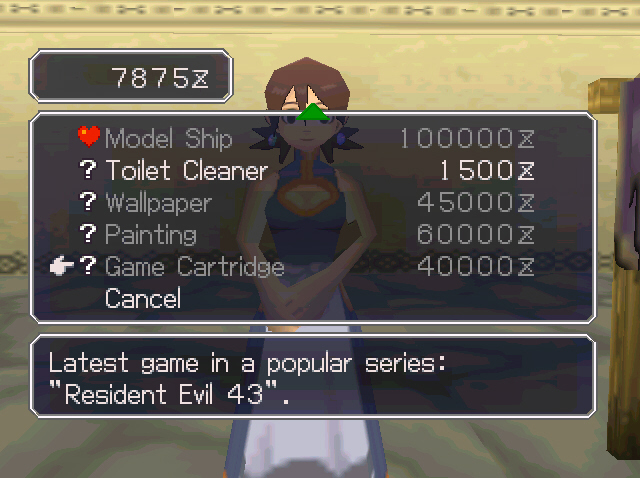This screenshot has width=640, height=478.
Task: Select the Model Ship shop item
Action: 168,139
